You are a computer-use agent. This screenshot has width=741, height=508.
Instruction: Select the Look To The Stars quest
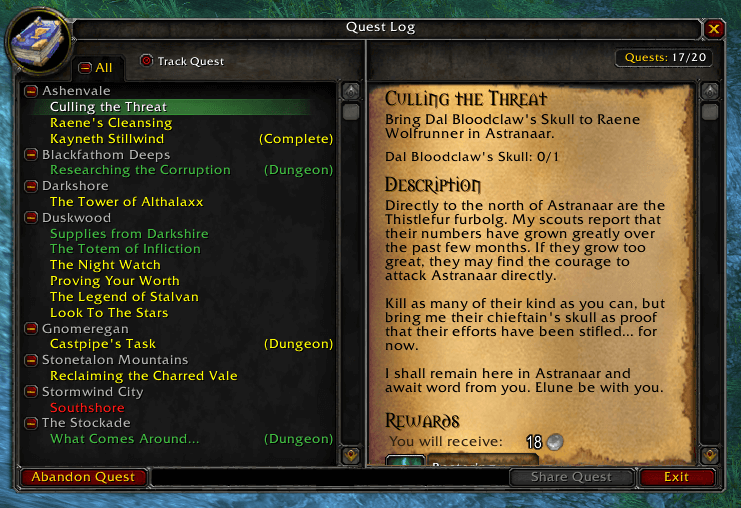[110, 313]
